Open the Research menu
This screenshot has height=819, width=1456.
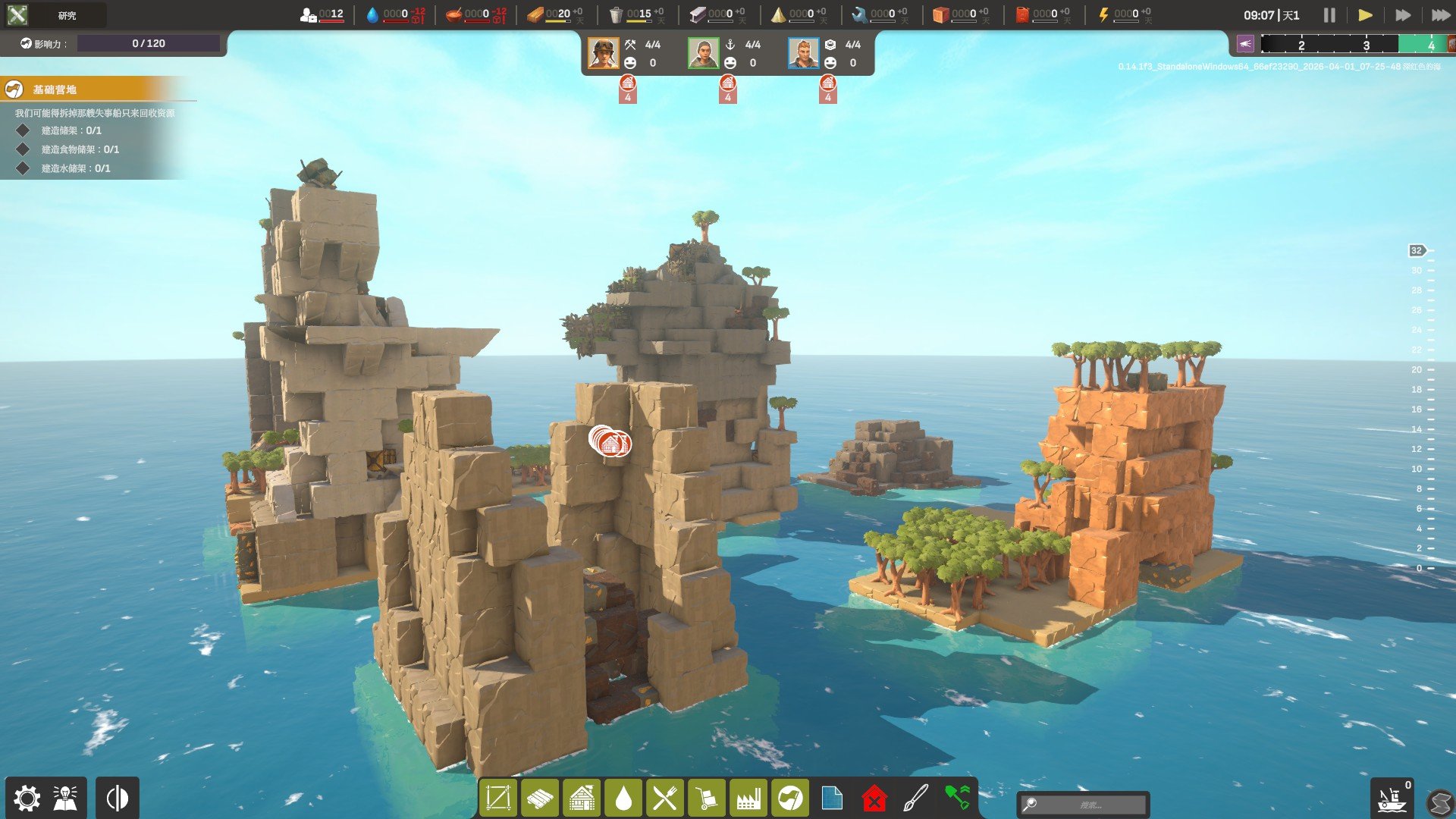[53, 15]
